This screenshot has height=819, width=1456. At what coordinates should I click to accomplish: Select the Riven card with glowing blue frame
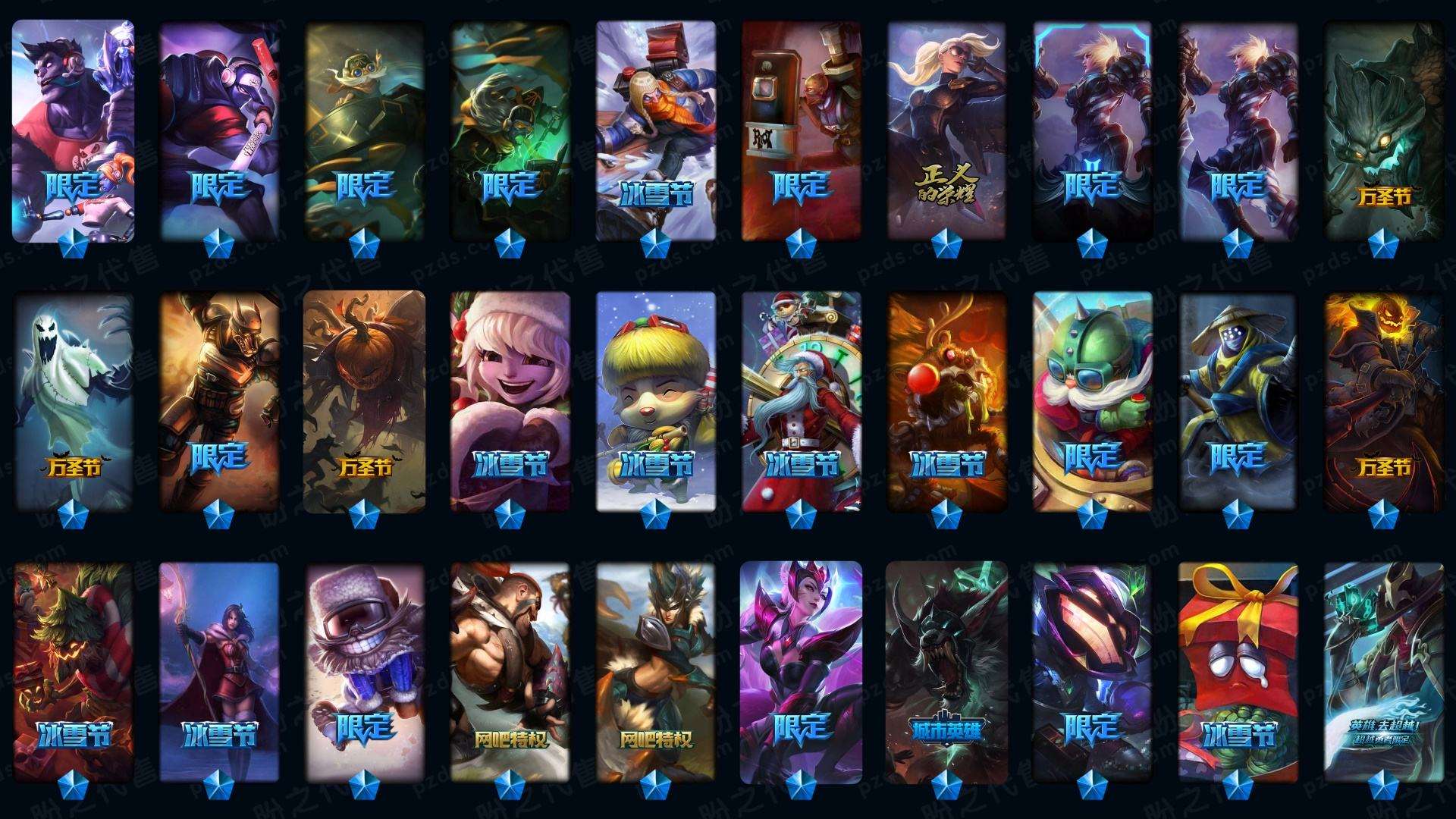(x=1093, y=130)
